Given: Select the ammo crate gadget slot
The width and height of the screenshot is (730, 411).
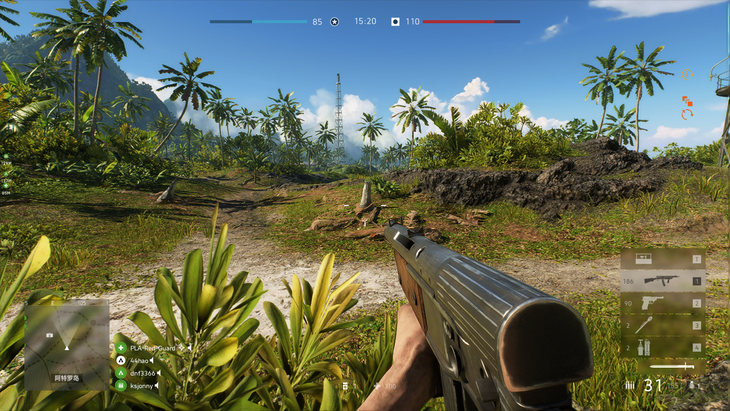Looking at the screenshot, I should [x=661, y=259].
